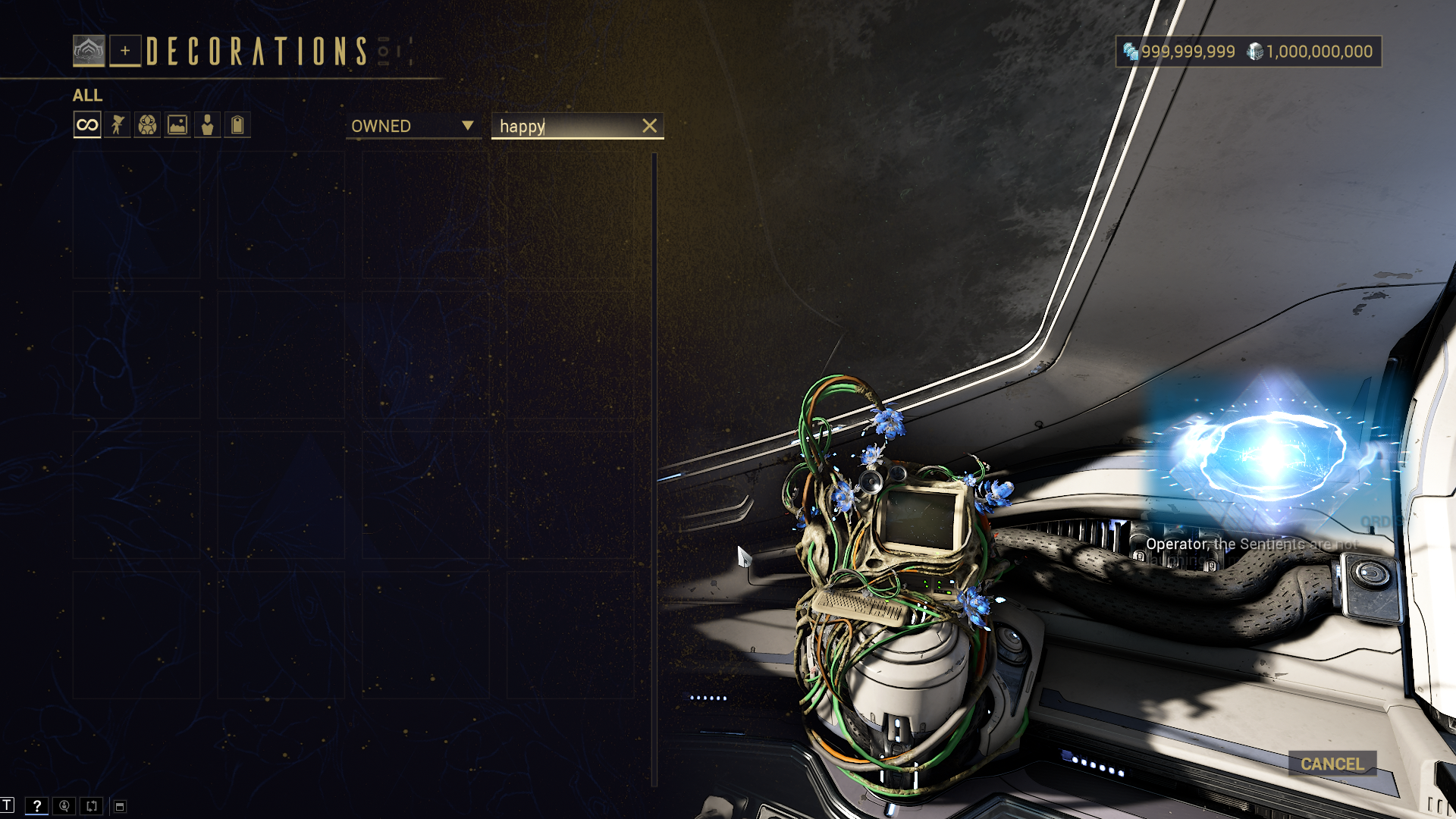The image size is (1456, 819).
Task: Click the Warframe lotus icon beside Decorations
Action: 89,51
